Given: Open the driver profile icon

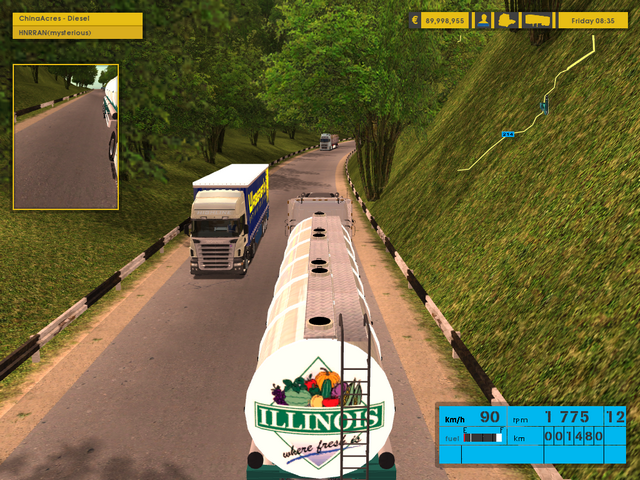Looking at the screenshot, I should 484,20.
